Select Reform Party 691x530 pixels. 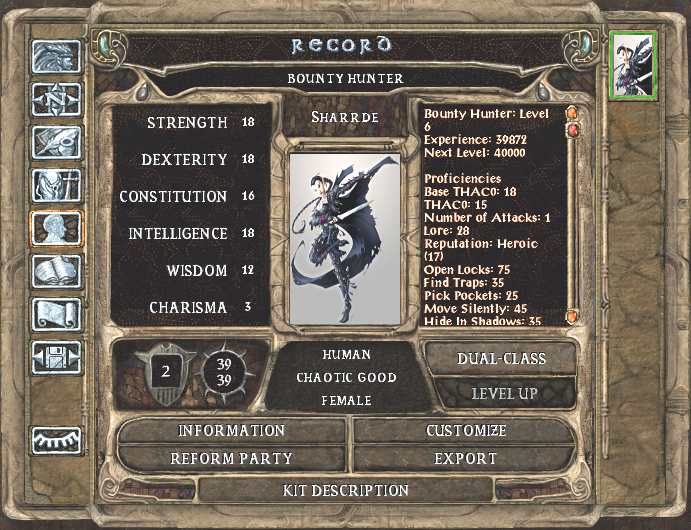[231, 459]
